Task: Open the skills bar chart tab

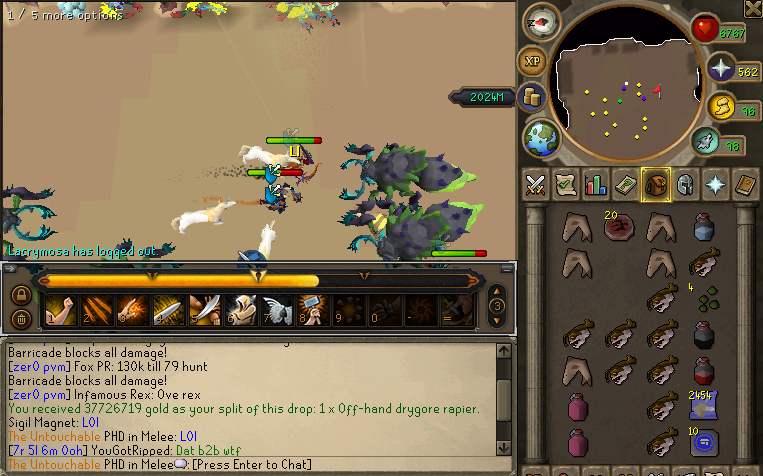Action: (595, 184)
